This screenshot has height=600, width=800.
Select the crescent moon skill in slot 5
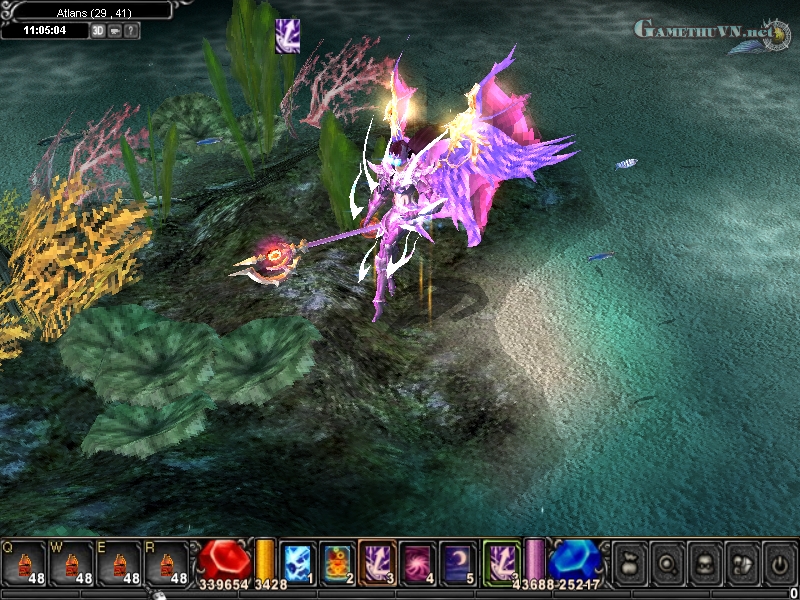pyautogui.click(x=458, y=562)
